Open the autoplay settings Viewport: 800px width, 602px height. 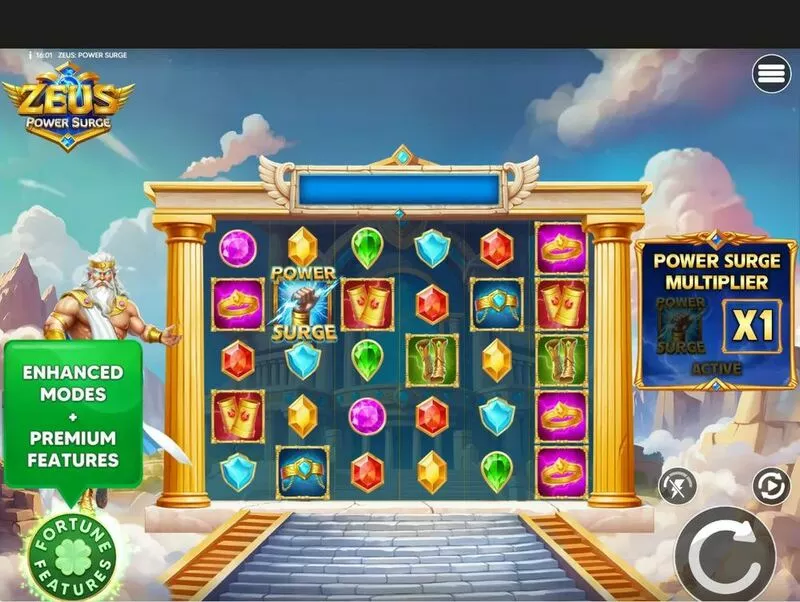771,487
